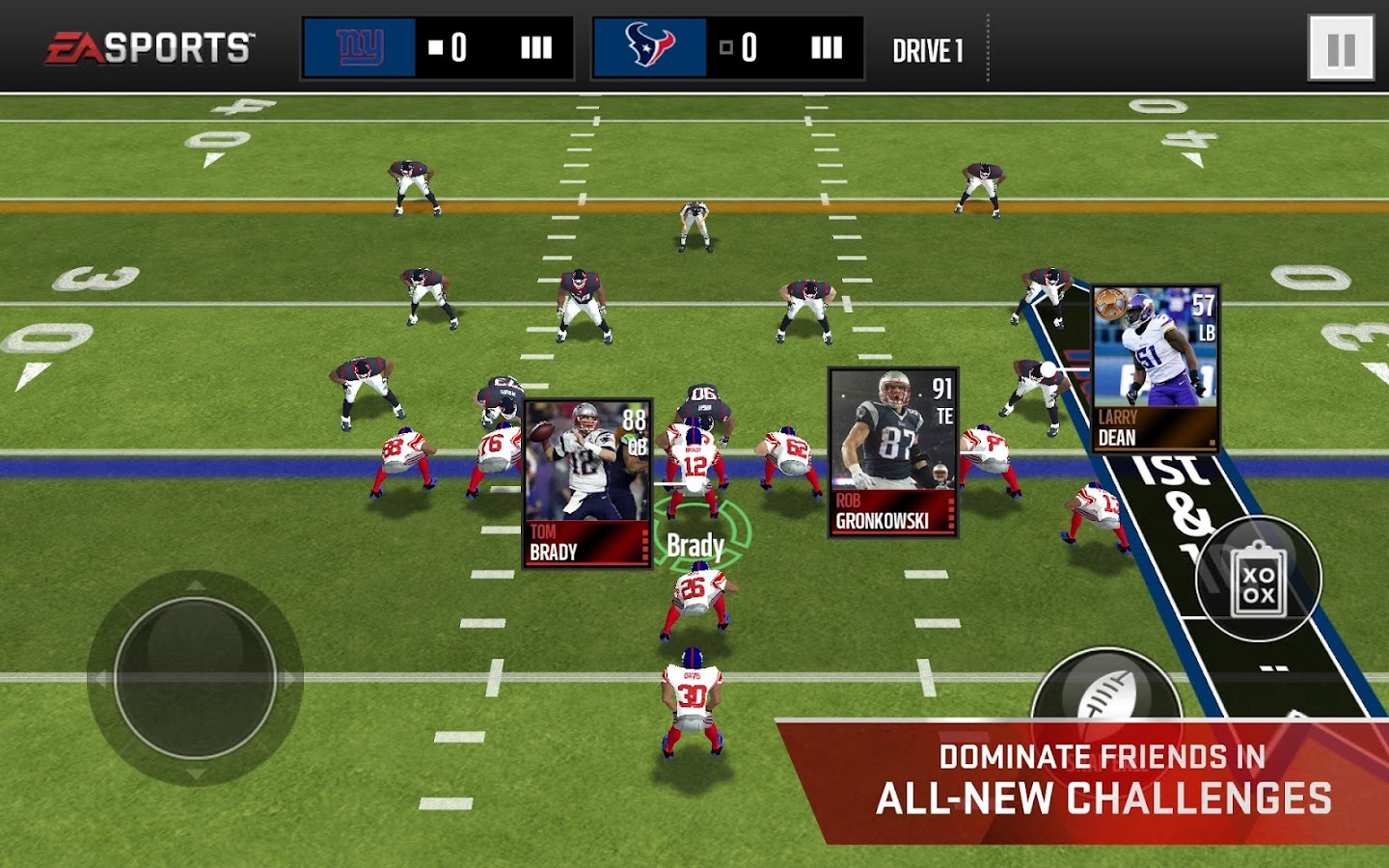The height and width of the screenshot is (868, 1389).
Task: Select the Larry Dean player card
Action: pos(1156,368)
